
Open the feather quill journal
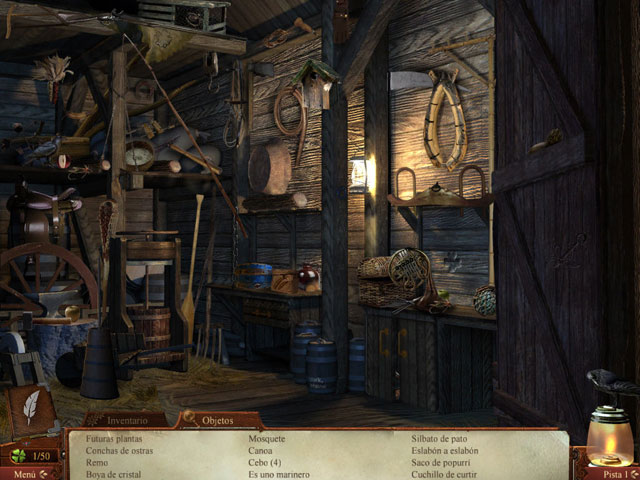pyautogui.click(x=31, y=408)
